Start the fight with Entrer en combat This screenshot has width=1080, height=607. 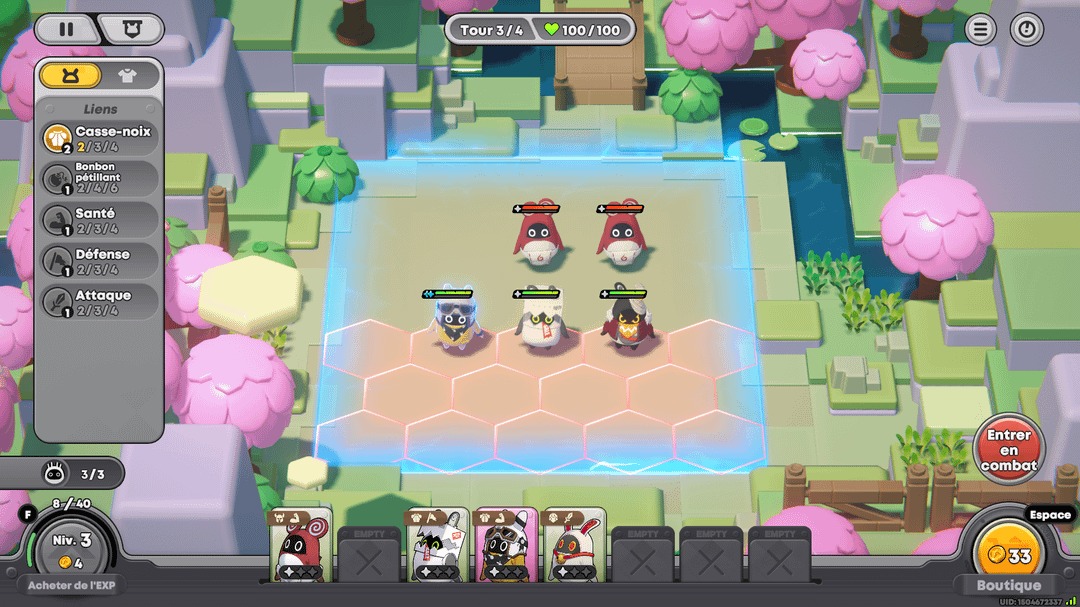1009,450
